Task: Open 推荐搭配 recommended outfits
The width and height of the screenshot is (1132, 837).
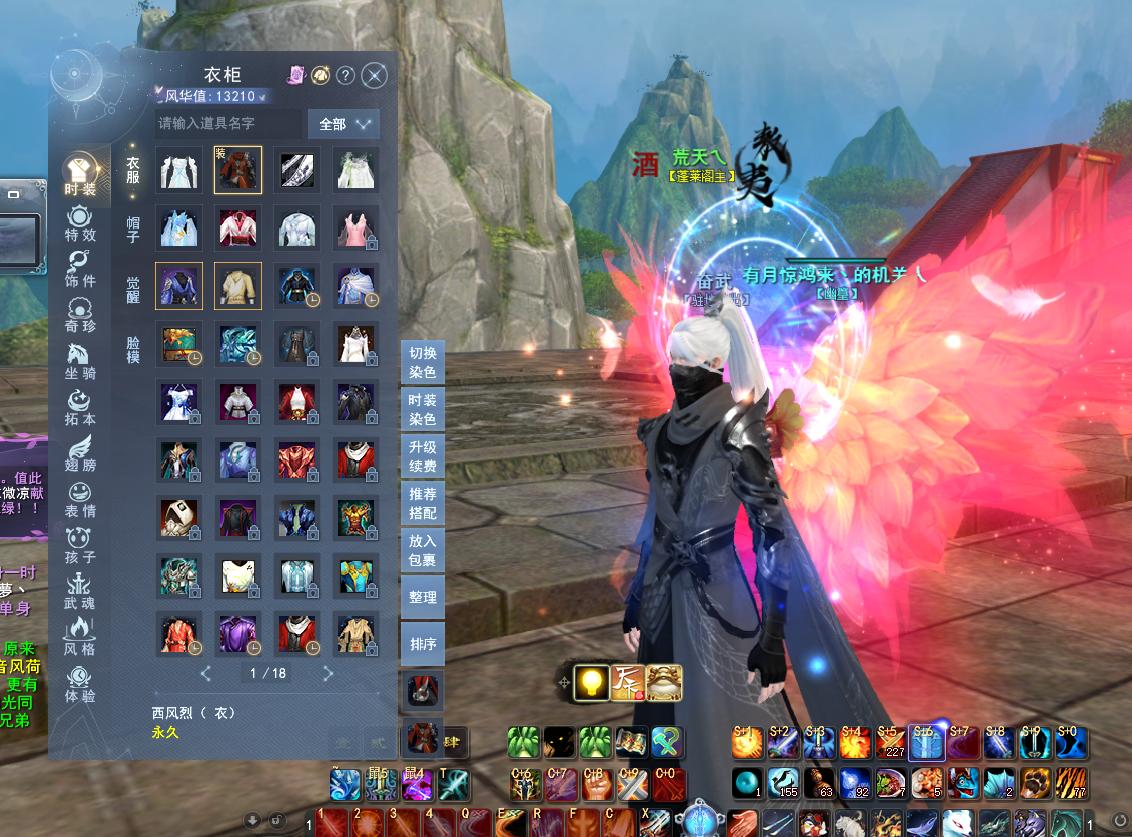Action: coord(423,503)
